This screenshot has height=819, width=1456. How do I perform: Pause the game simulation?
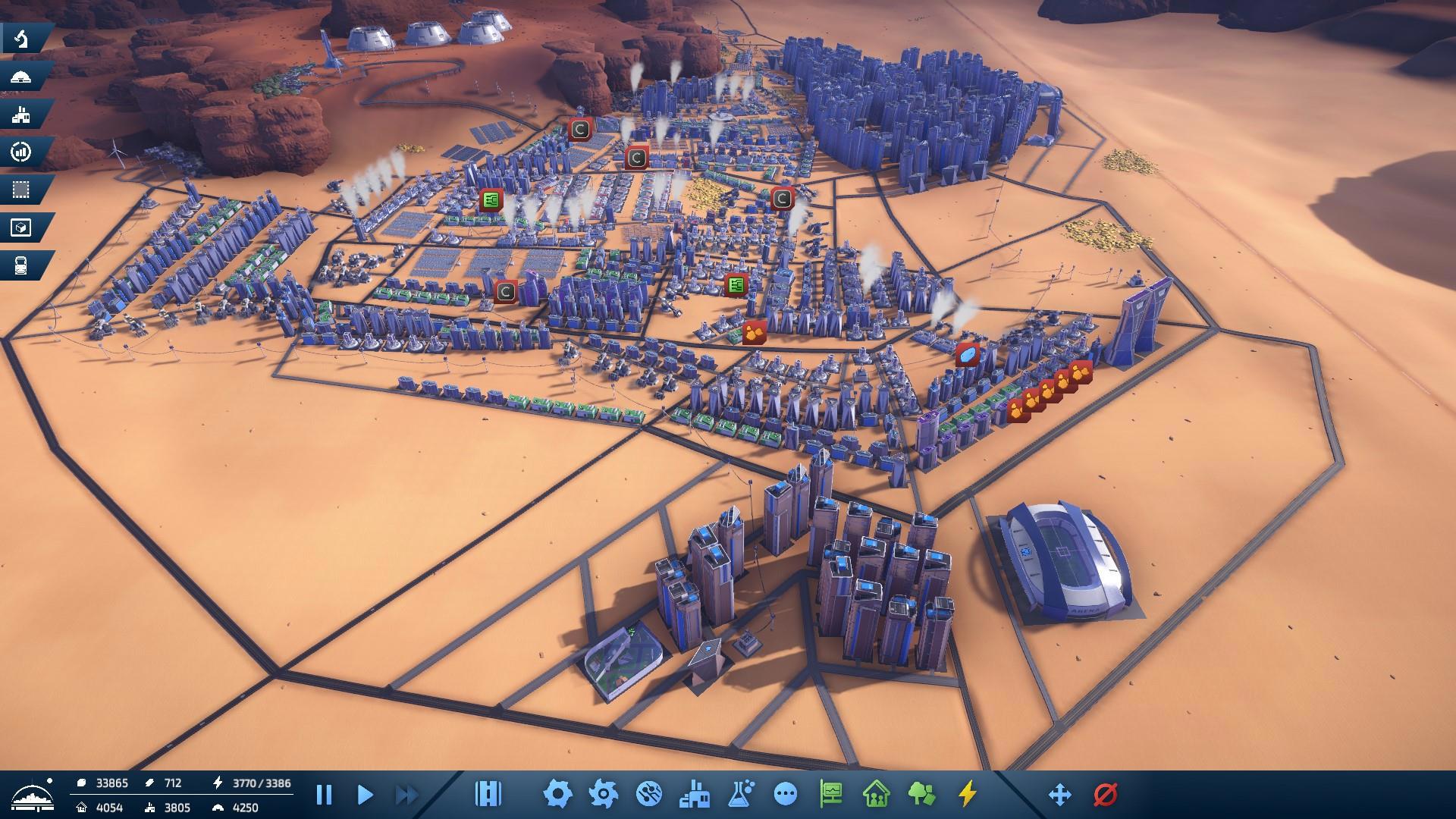[x=324, y=795]
